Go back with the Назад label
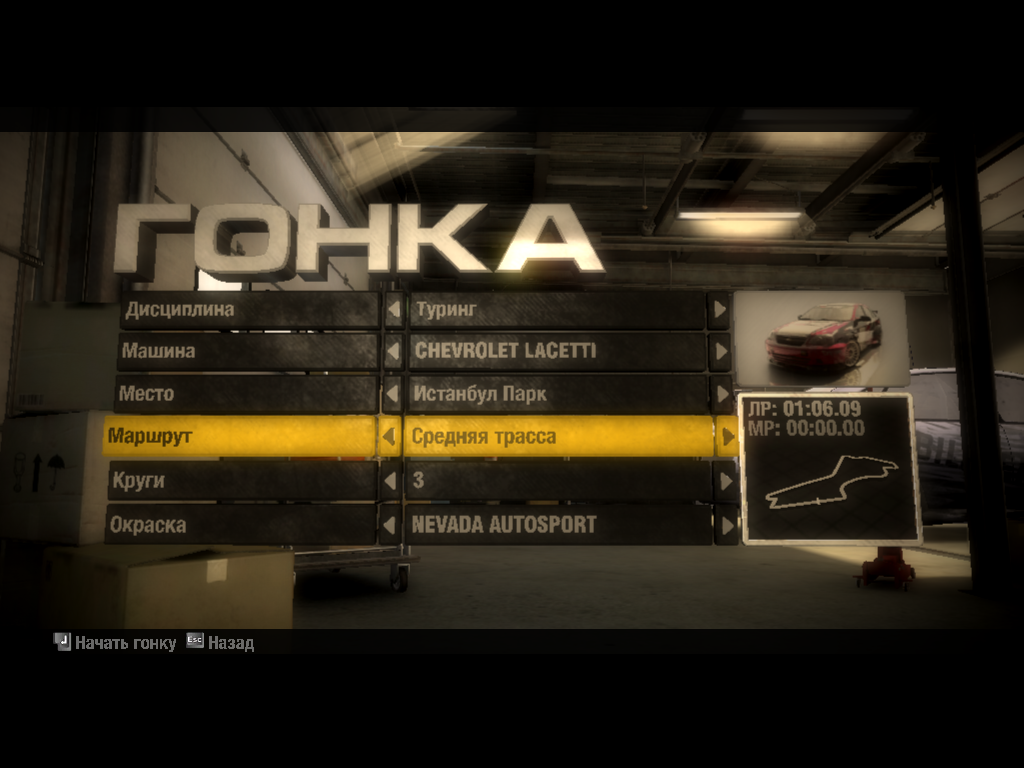1024x768 pixels. 230,643
